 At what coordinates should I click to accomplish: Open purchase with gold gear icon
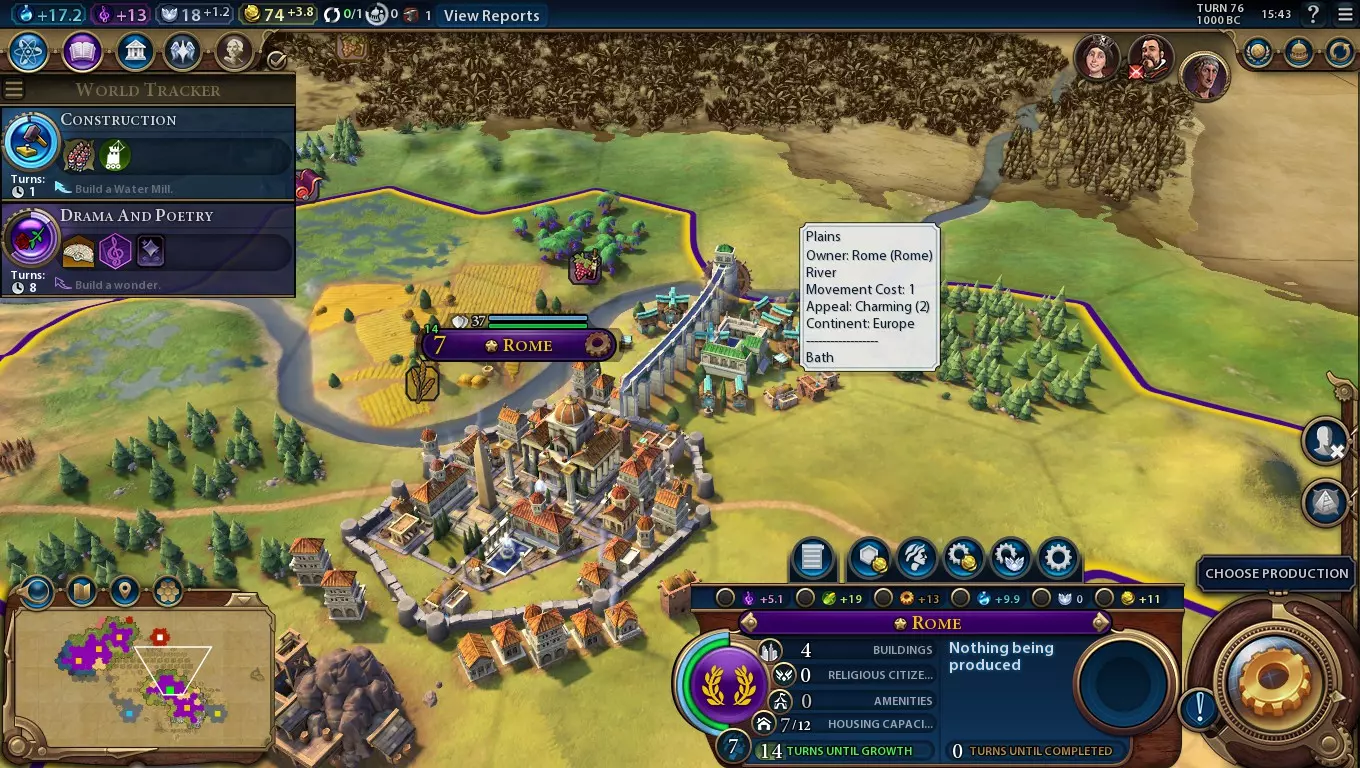[x=964, y=559]
